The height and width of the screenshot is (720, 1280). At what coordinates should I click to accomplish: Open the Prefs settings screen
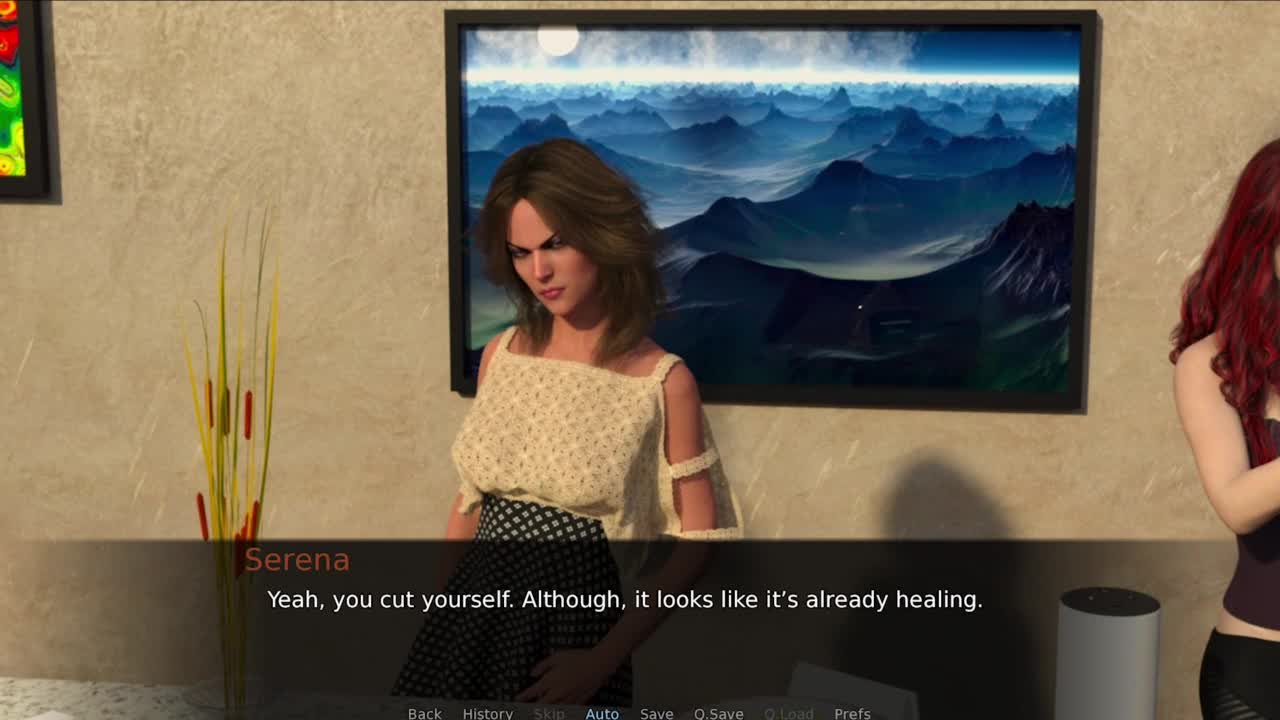click(x=852, y=713)
